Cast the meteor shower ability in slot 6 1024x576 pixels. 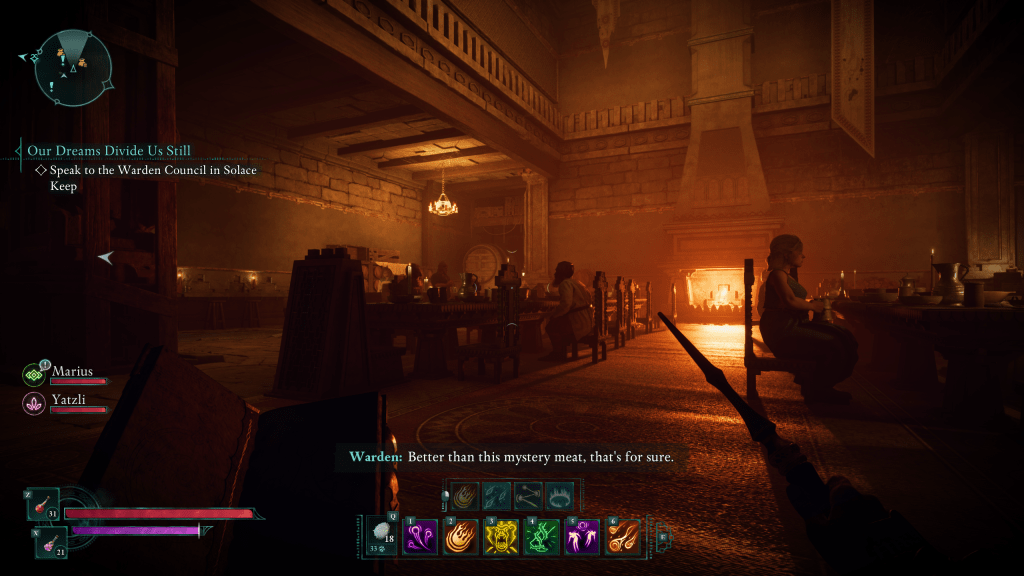622,537
